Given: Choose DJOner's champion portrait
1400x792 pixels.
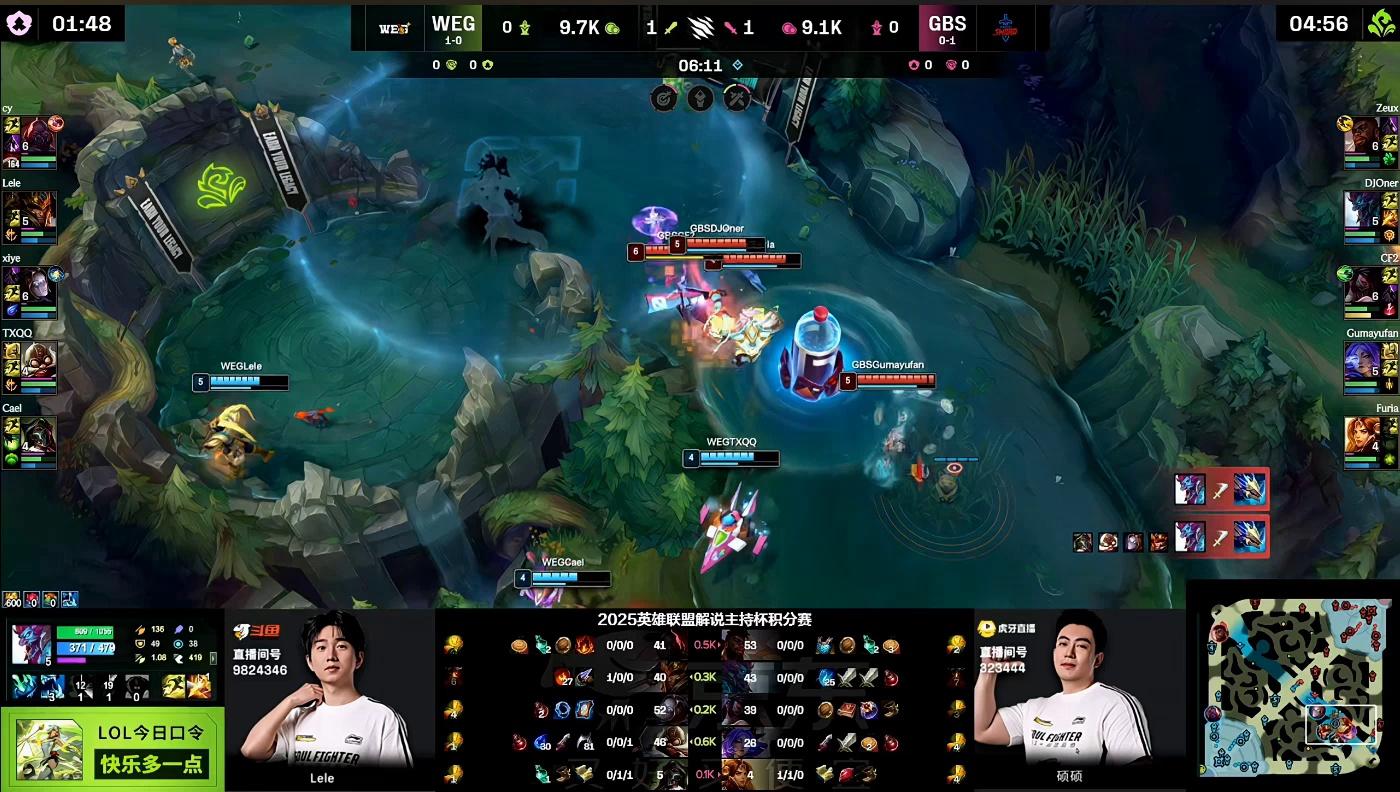Looking at the screenshot, I should pyautogui.click(x=1361, y=210).
